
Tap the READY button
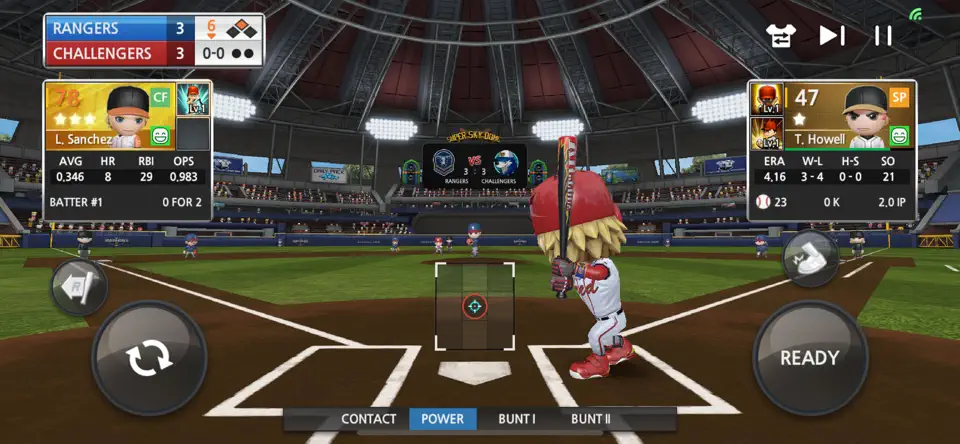810,358
